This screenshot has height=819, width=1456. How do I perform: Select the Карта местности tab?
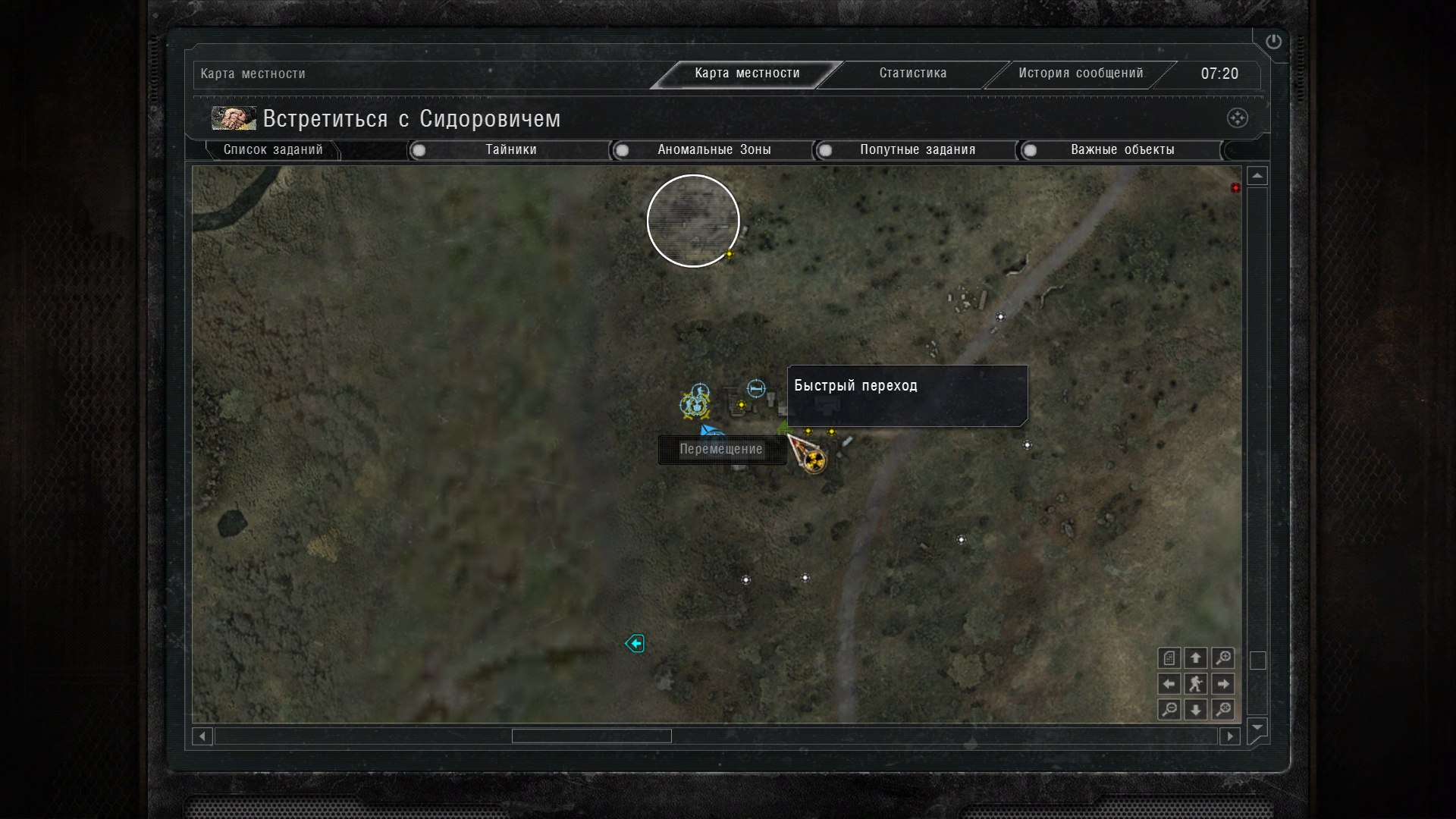coord(747,74)
